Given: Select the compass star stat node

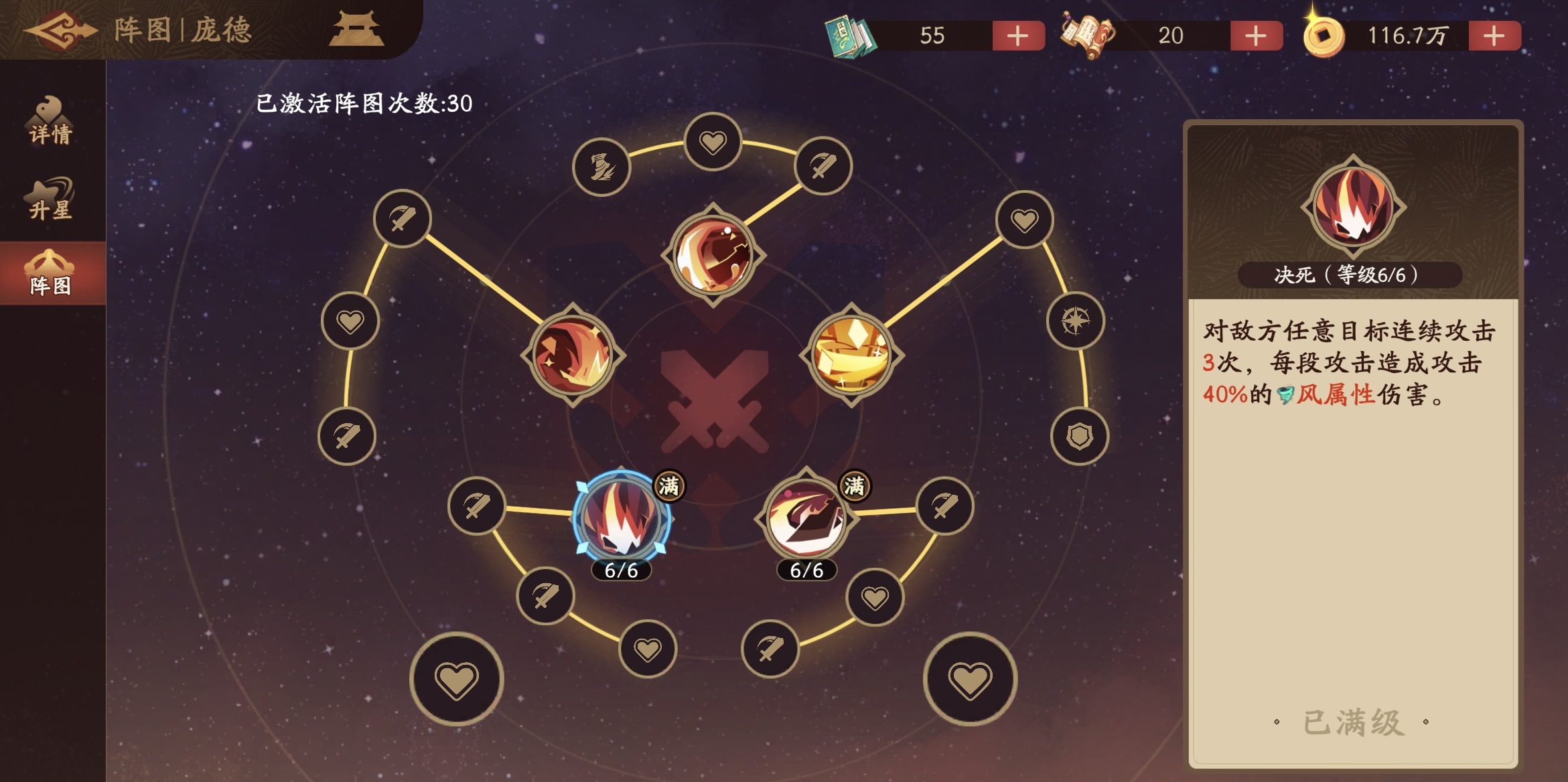Looking at the screenshot, I should click(1075, 321).
